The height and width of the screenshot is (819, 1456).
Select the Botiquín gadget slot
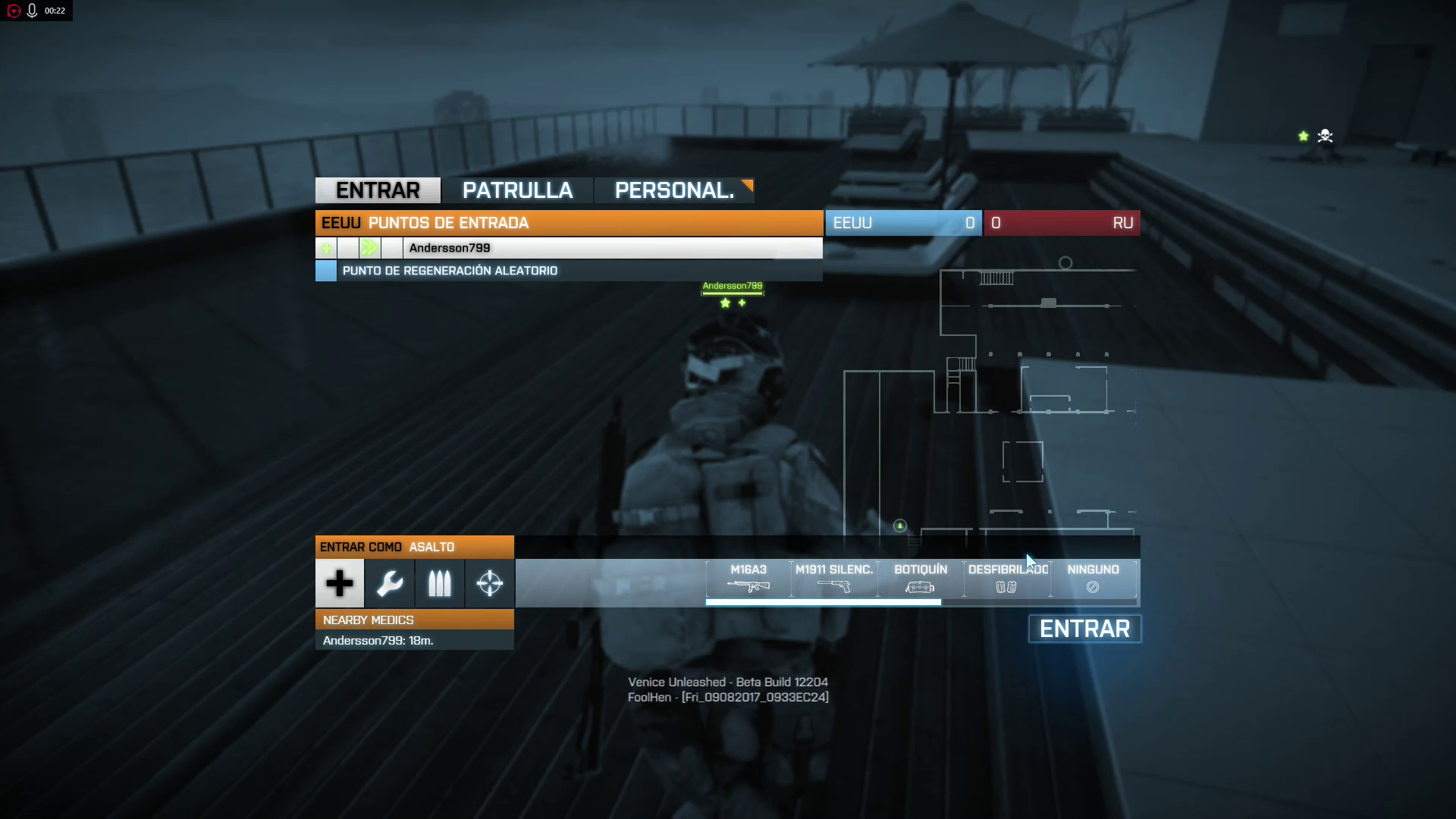click(921, 579)
